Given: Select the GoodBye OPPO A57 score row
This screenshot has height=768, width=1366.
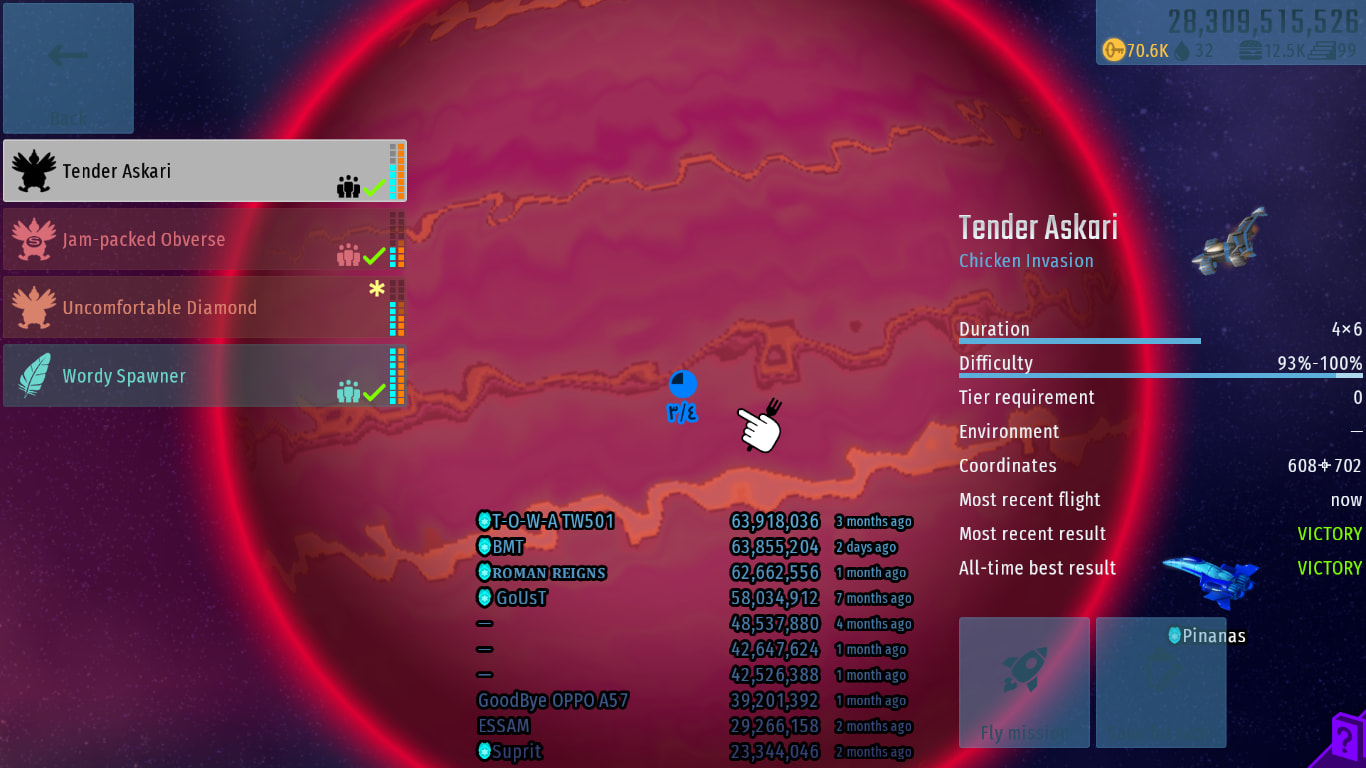Looking at the screenshot, I should point(694,701).
